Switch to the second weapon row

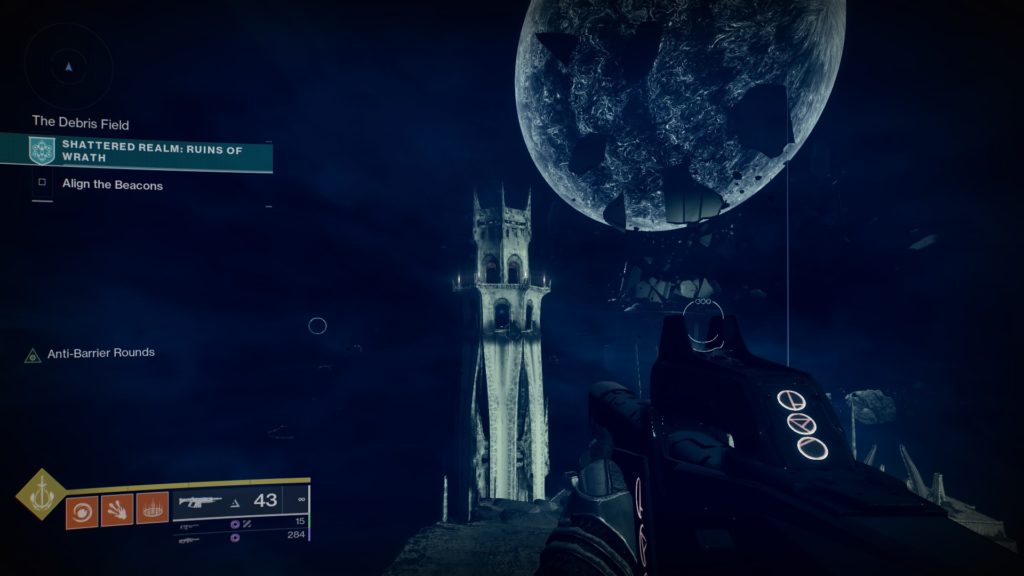pos(240,524)
